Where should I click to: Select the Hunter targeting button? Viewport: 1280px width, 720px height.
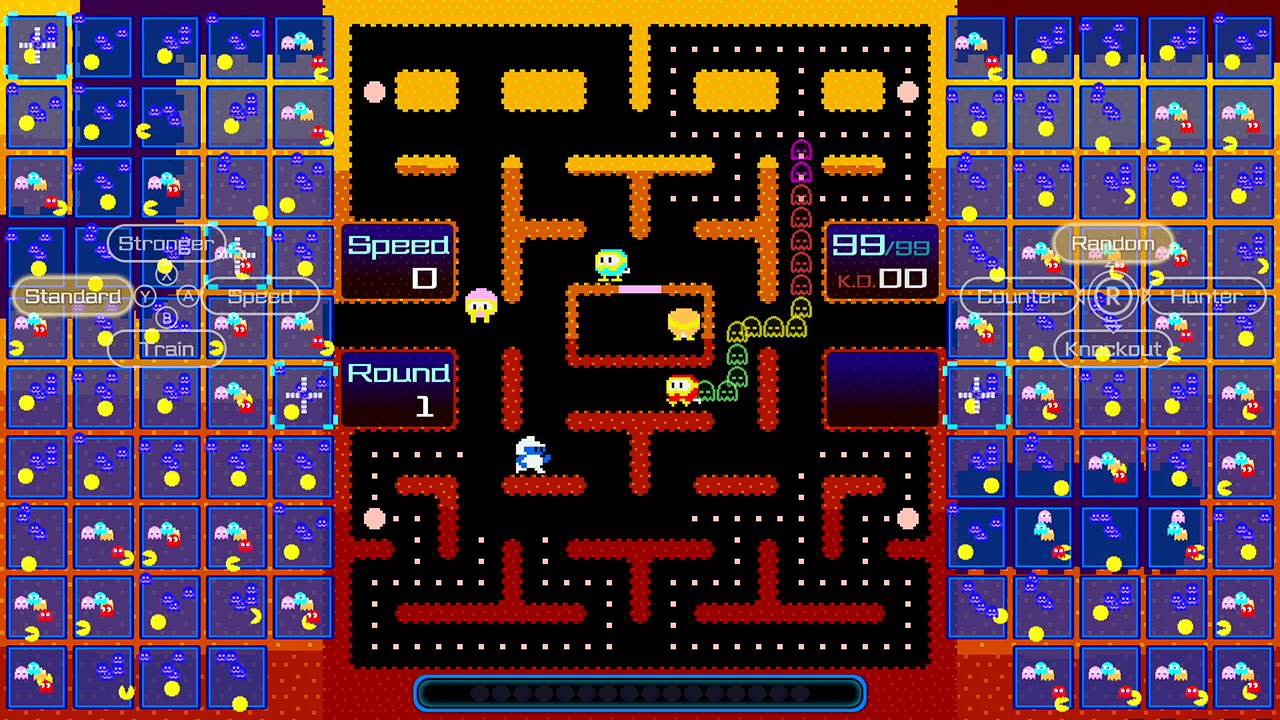click(x=1207, y=296)
